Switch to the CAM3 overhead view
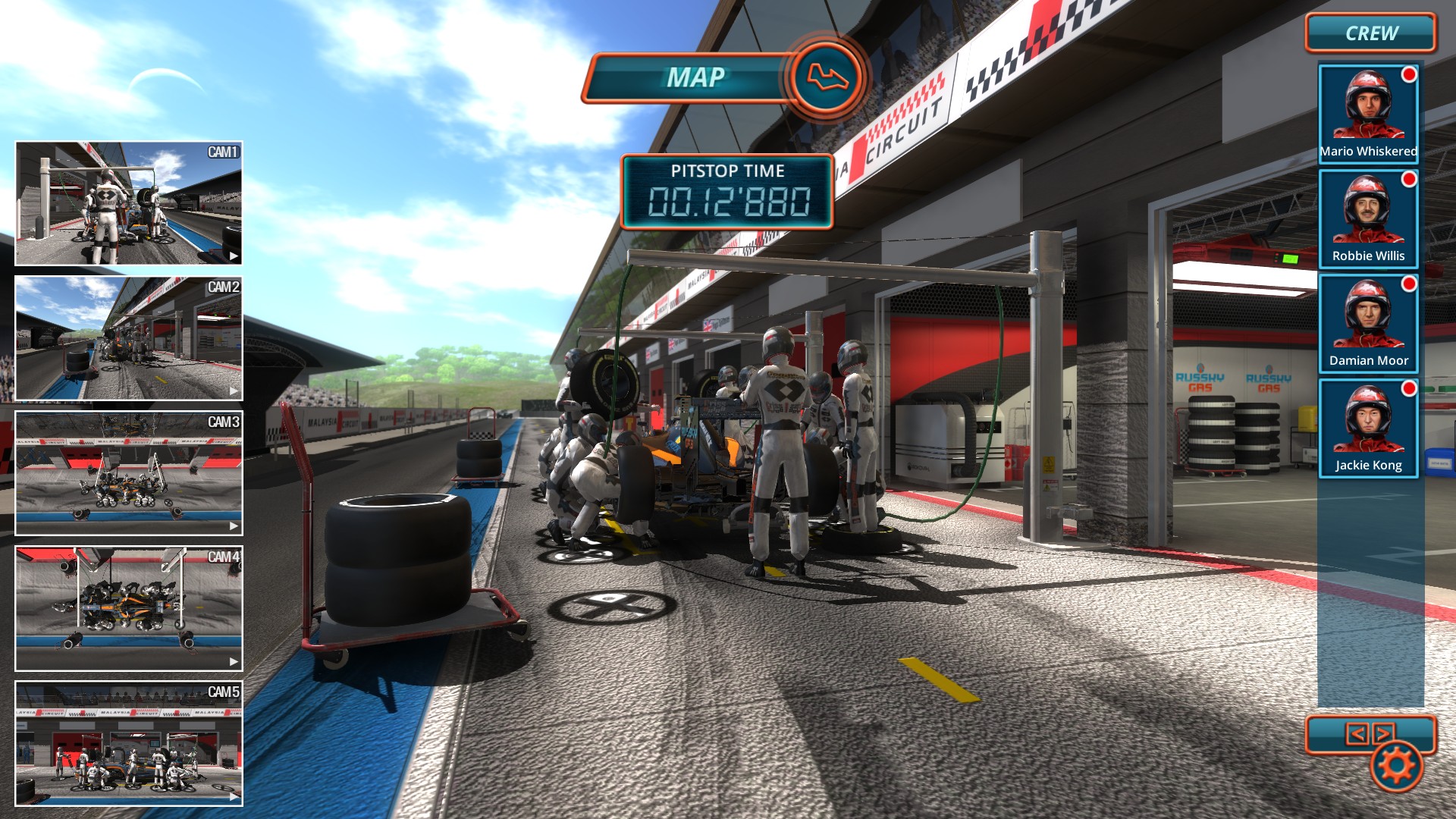Image resolution: width=1456 pixels, height=819 pixels. tap(129, 473)
